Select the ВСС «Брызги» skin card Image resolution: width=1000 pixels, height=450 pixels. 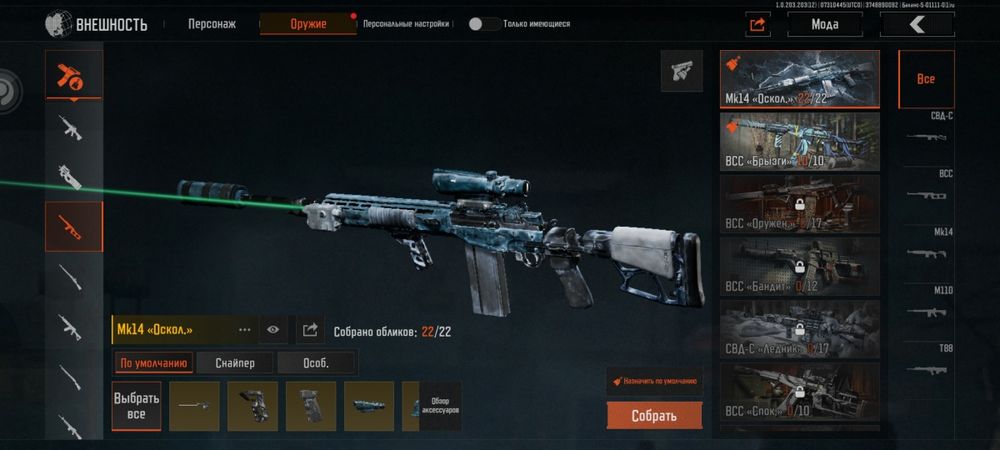click(x=800, y=141)
